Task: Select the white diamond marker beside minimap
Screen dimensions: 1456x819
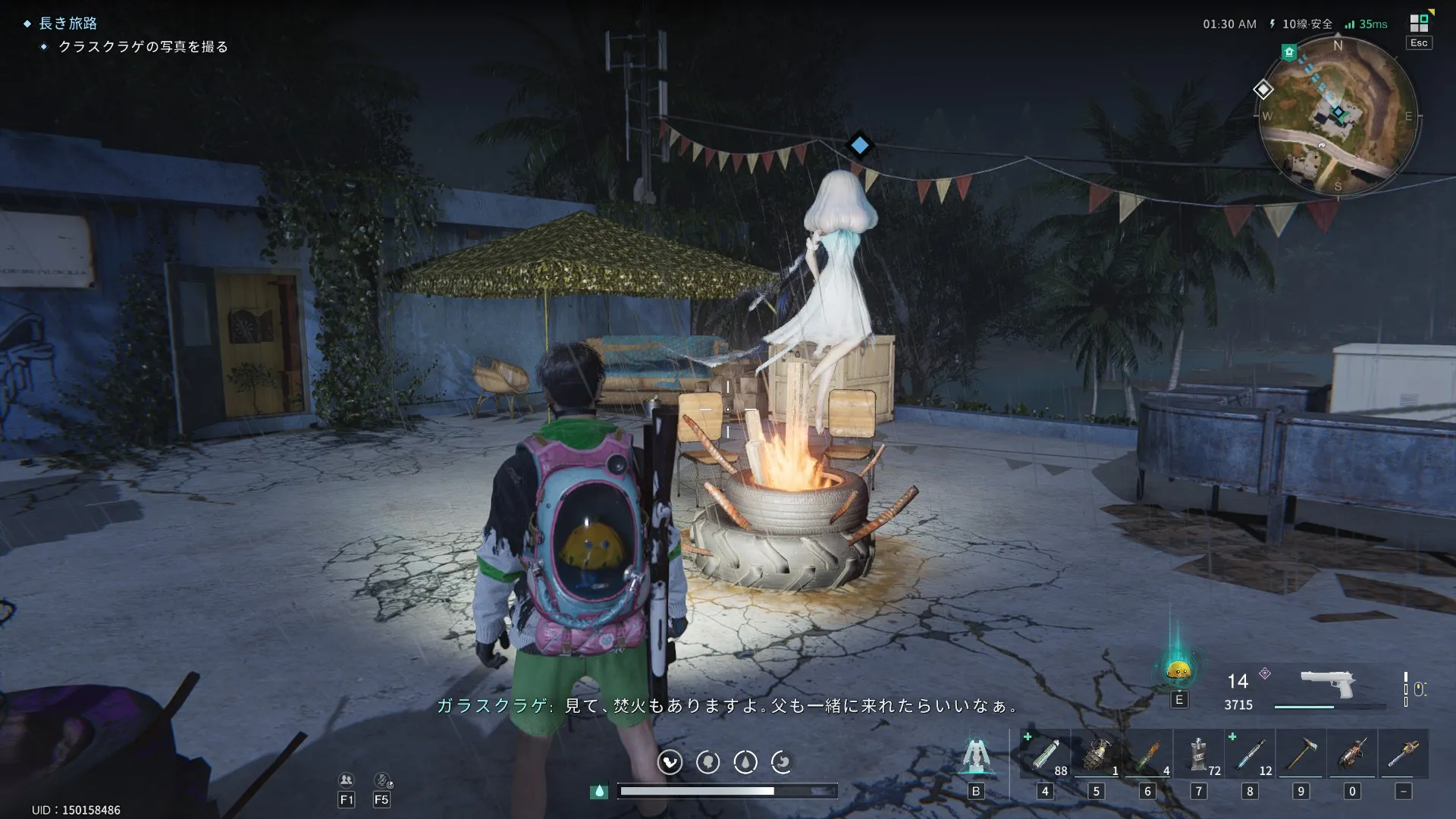Action: (1263, 89)
